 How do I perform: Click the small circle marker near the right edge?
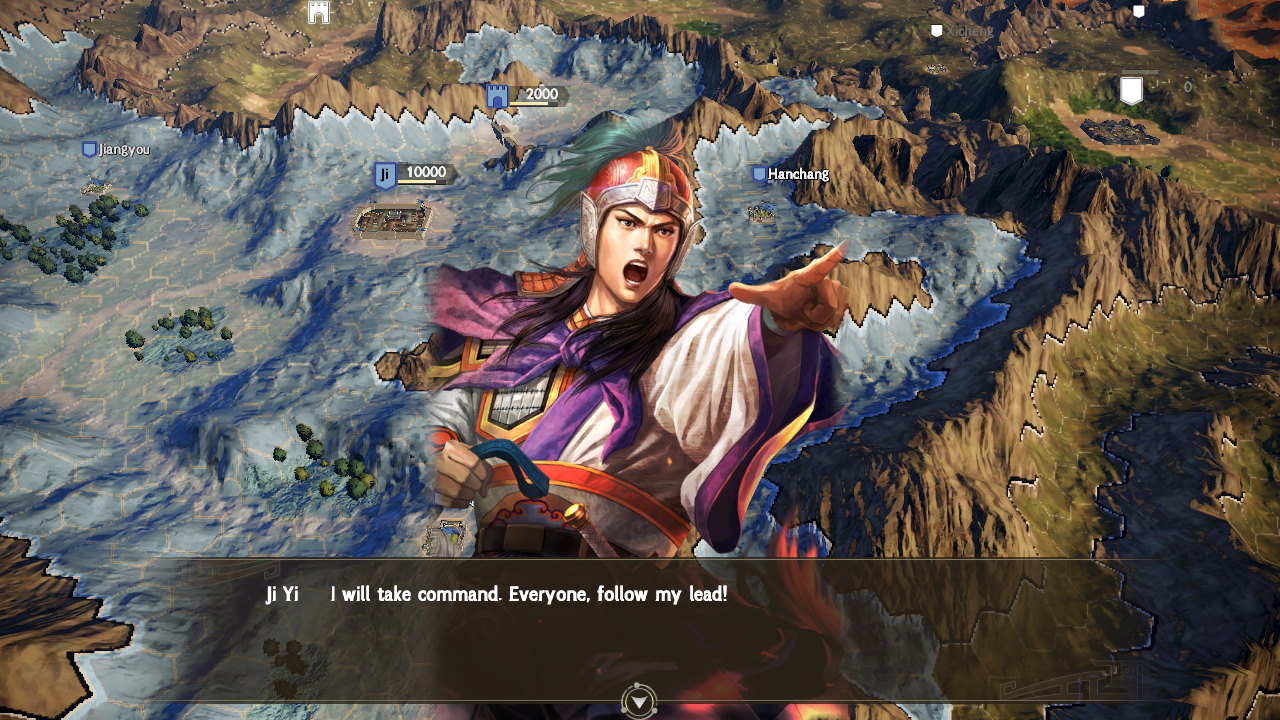point(1187,86)
